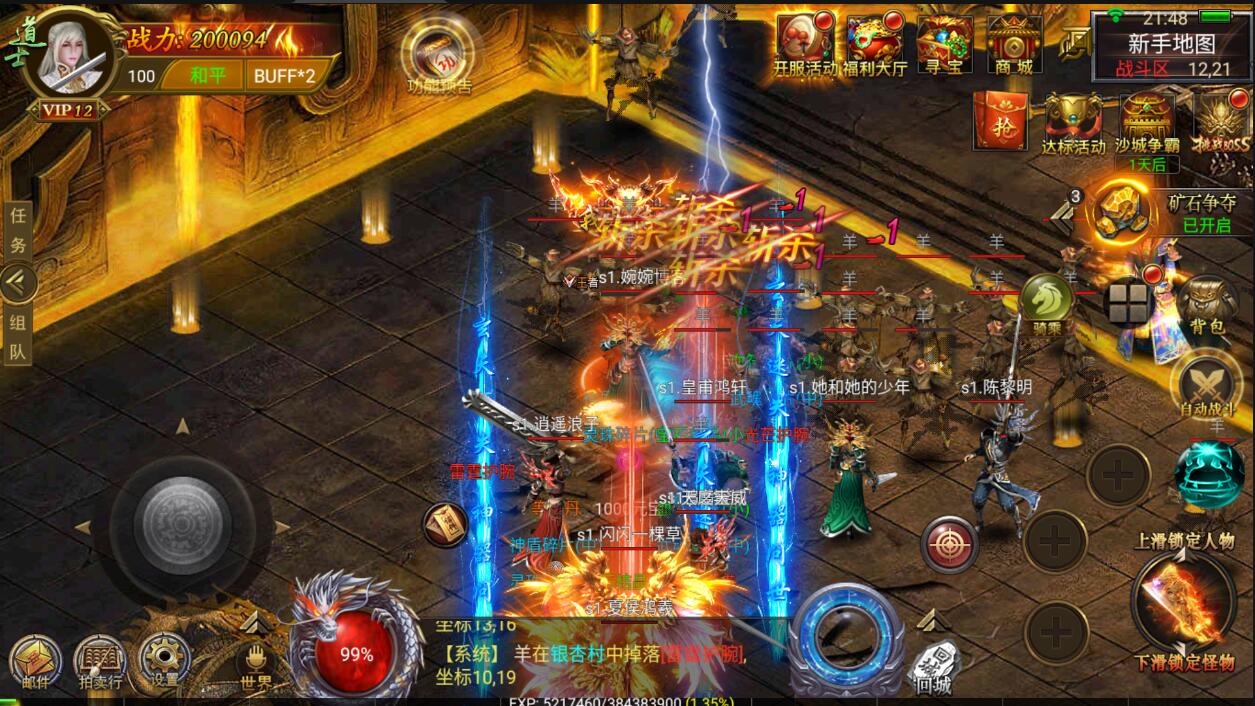Open the 沙城争霸 event
This screenshot has width=1255, height=706.
point(1147,126)
